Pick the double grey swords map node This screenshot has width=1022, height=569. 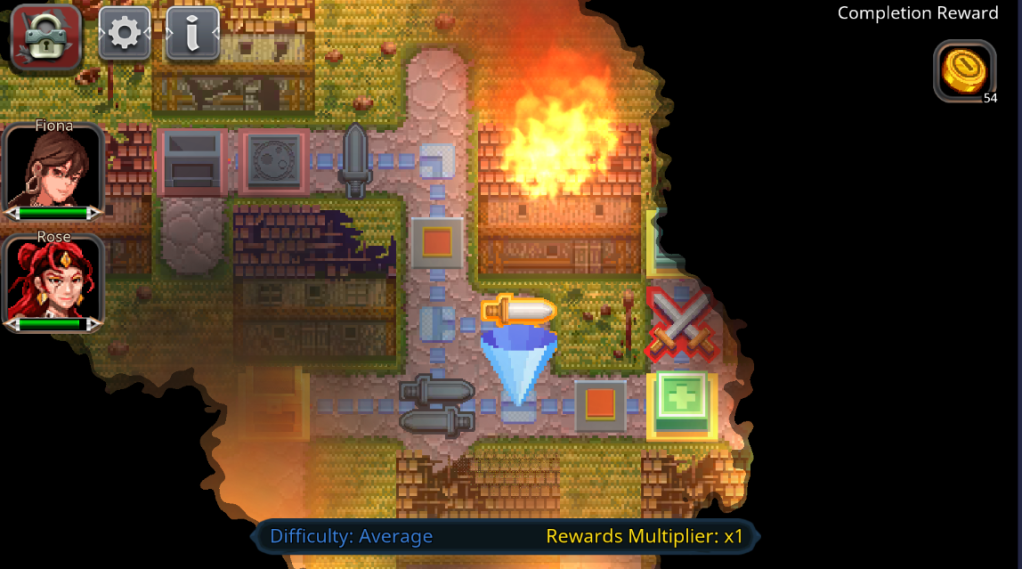coord(436,404)
